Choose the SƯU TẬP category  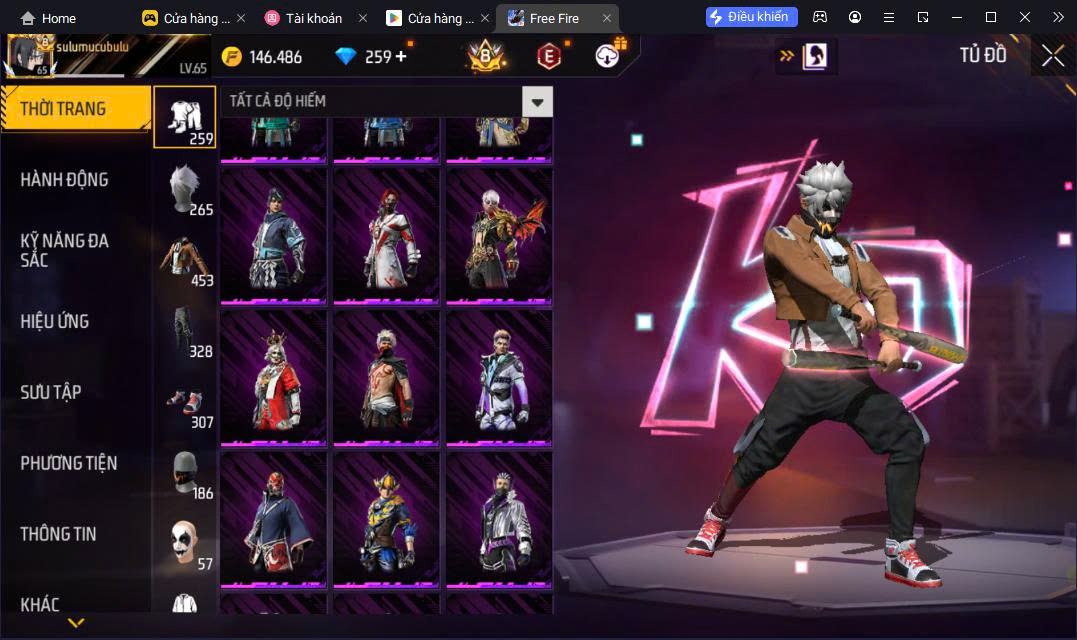(51, 392)
